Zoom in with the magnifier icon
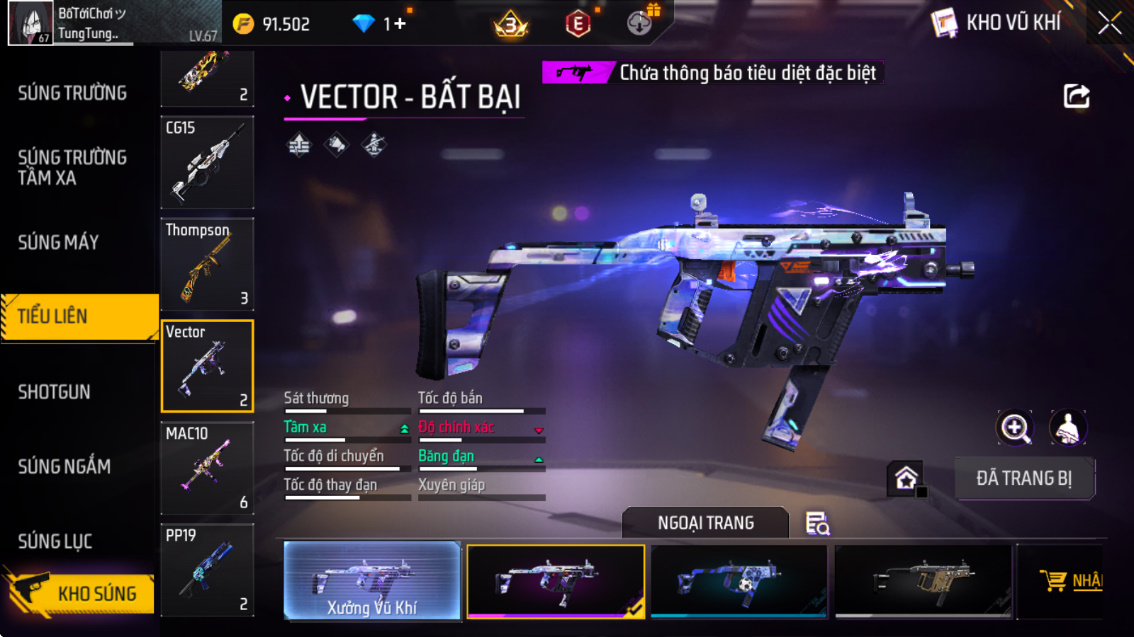The height and width of the screenshot is (637, 1134). coord(1015,428)
